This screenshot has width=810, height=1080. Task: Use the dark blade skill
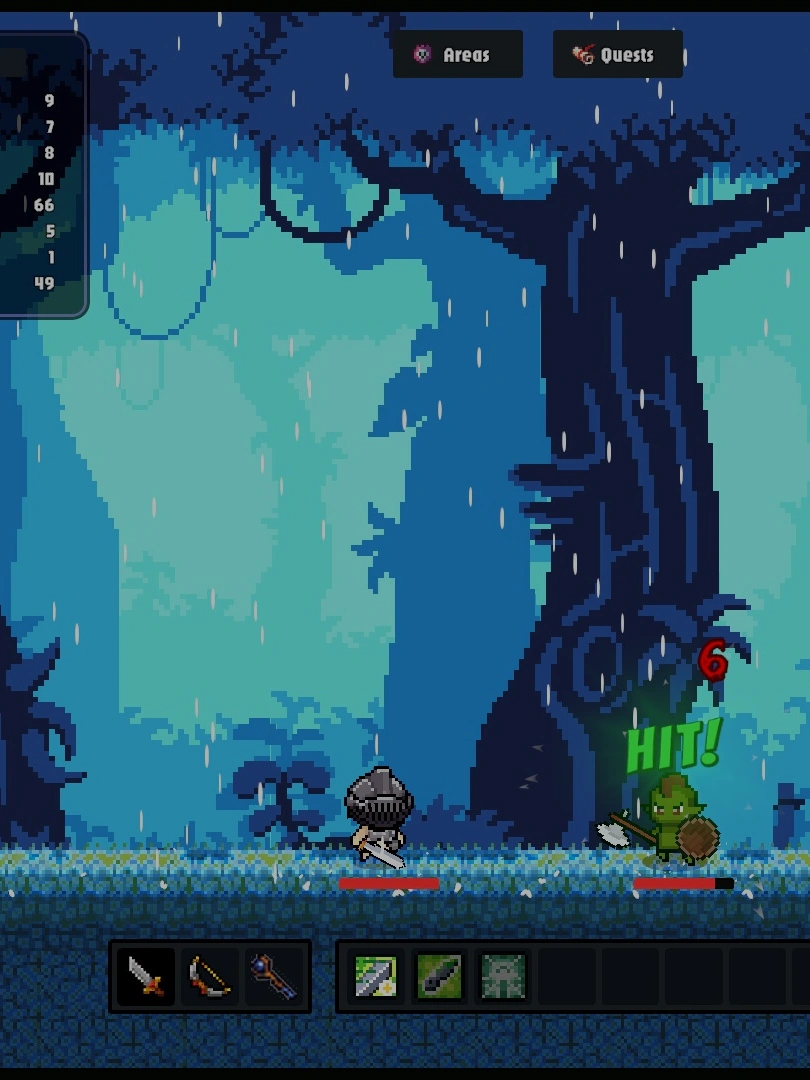pyautogui.click(x=439, y=977)
